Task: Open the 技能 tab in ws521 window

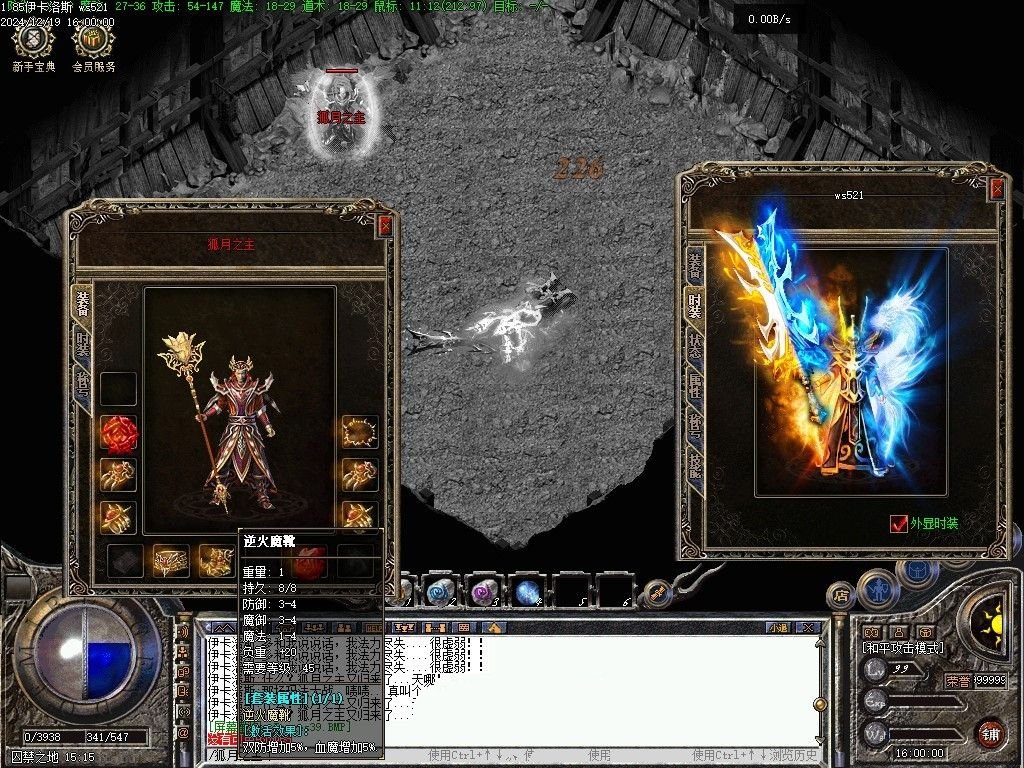Action: 693,462
